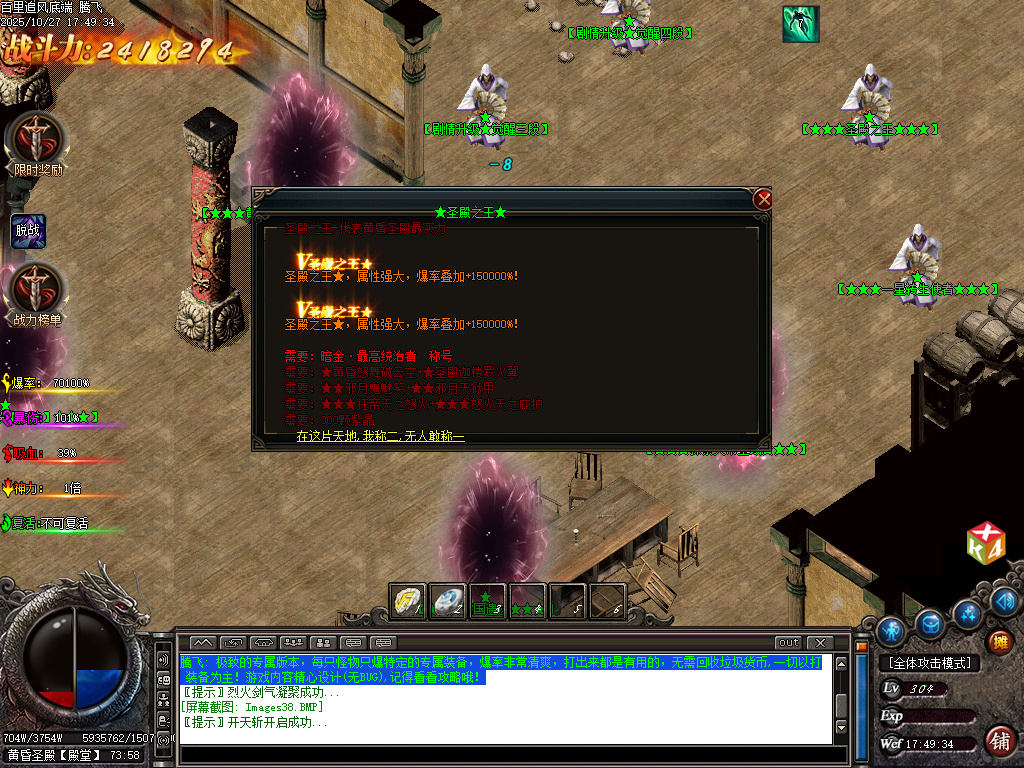Open the 战力榜单 power ranking
The image size is (1024, 768).
coord(37,289)
